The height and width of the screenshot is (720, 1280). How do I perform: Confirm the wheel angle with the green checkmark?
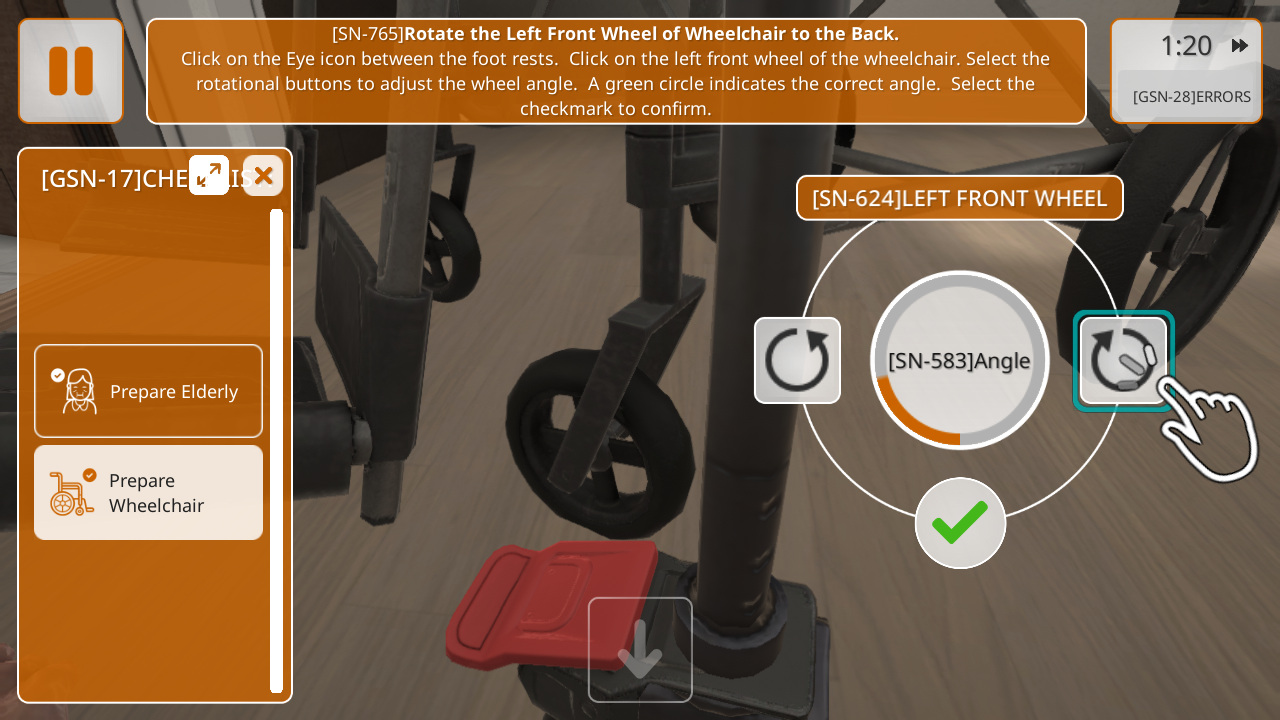point(960,523)
